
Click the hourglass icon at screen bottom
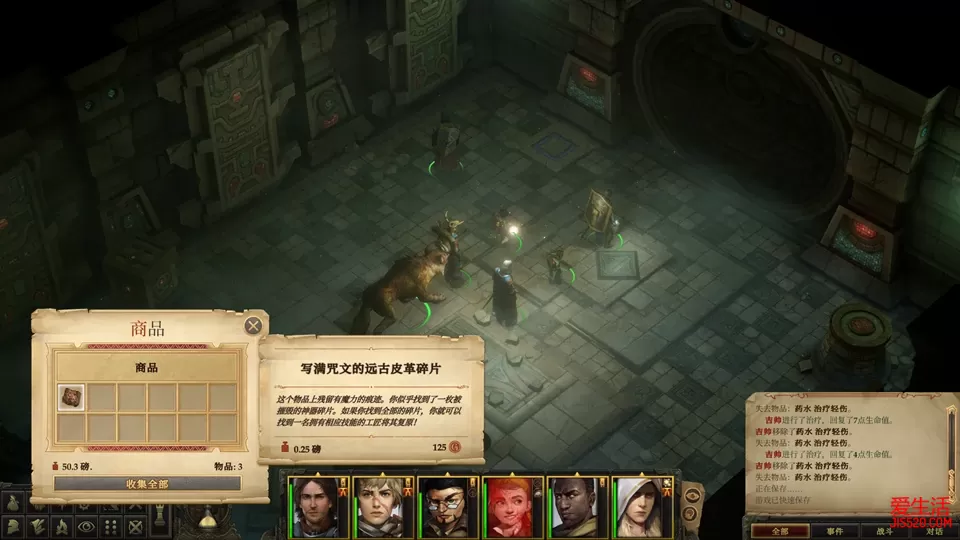click(x=210, y=520)
